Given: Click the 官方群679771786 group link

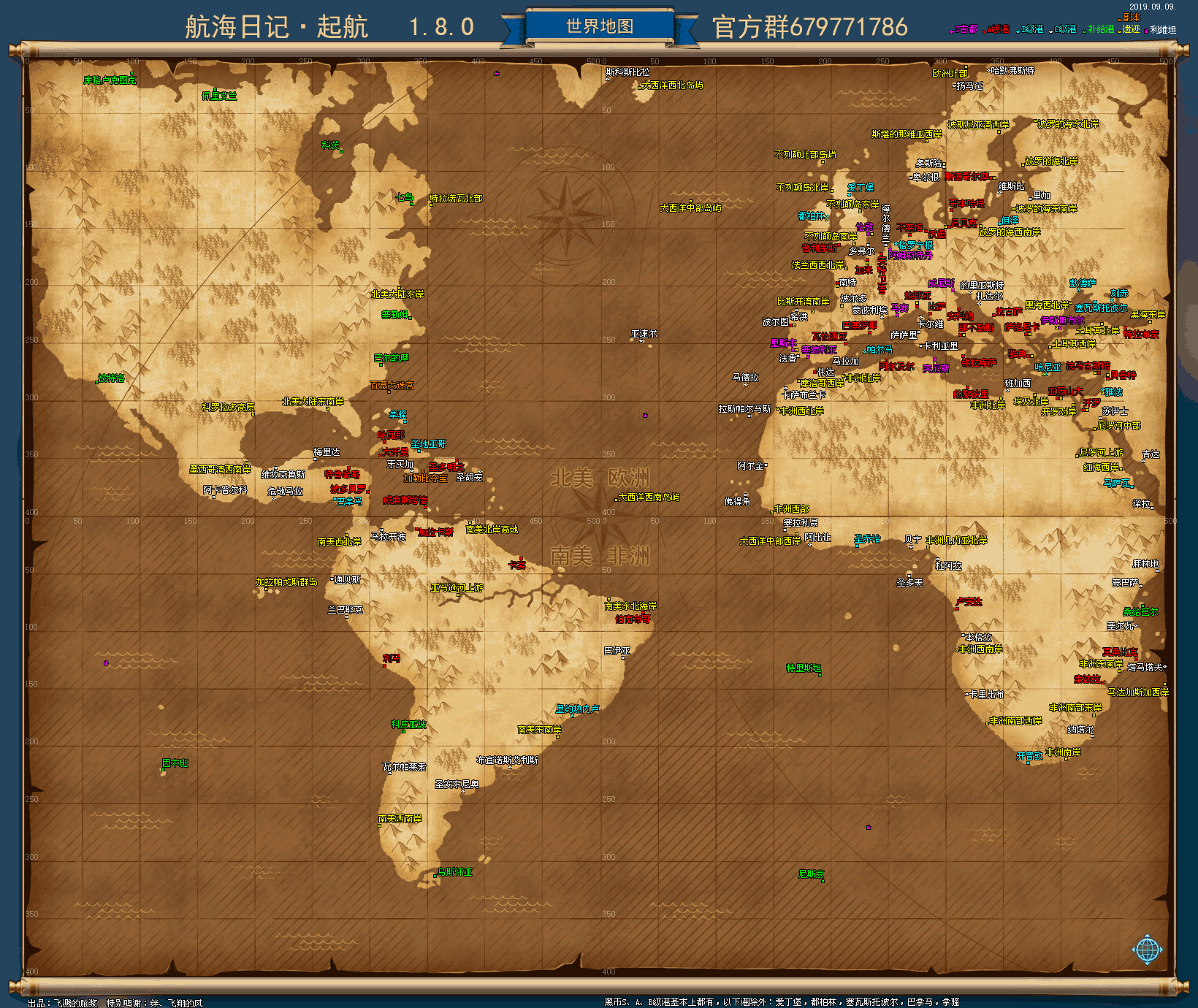Looking at the screenshot, I should tap(809, 27).
